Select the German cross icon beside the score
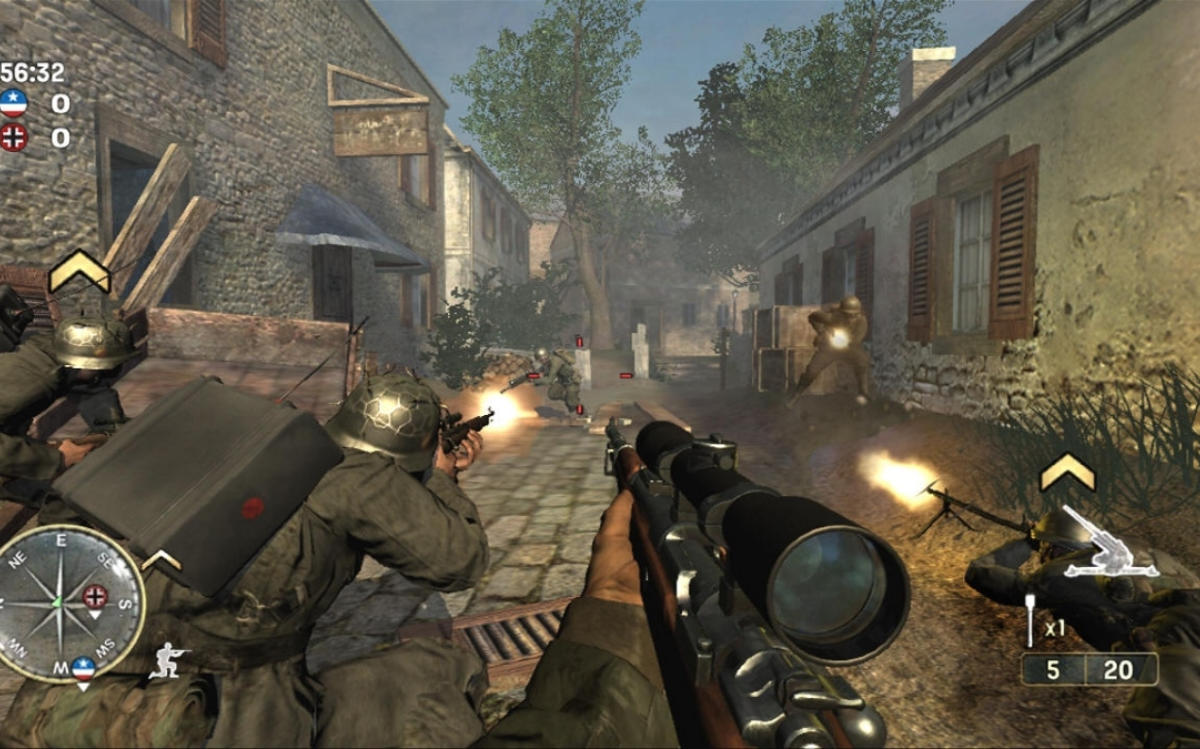 tap(14, 137)
